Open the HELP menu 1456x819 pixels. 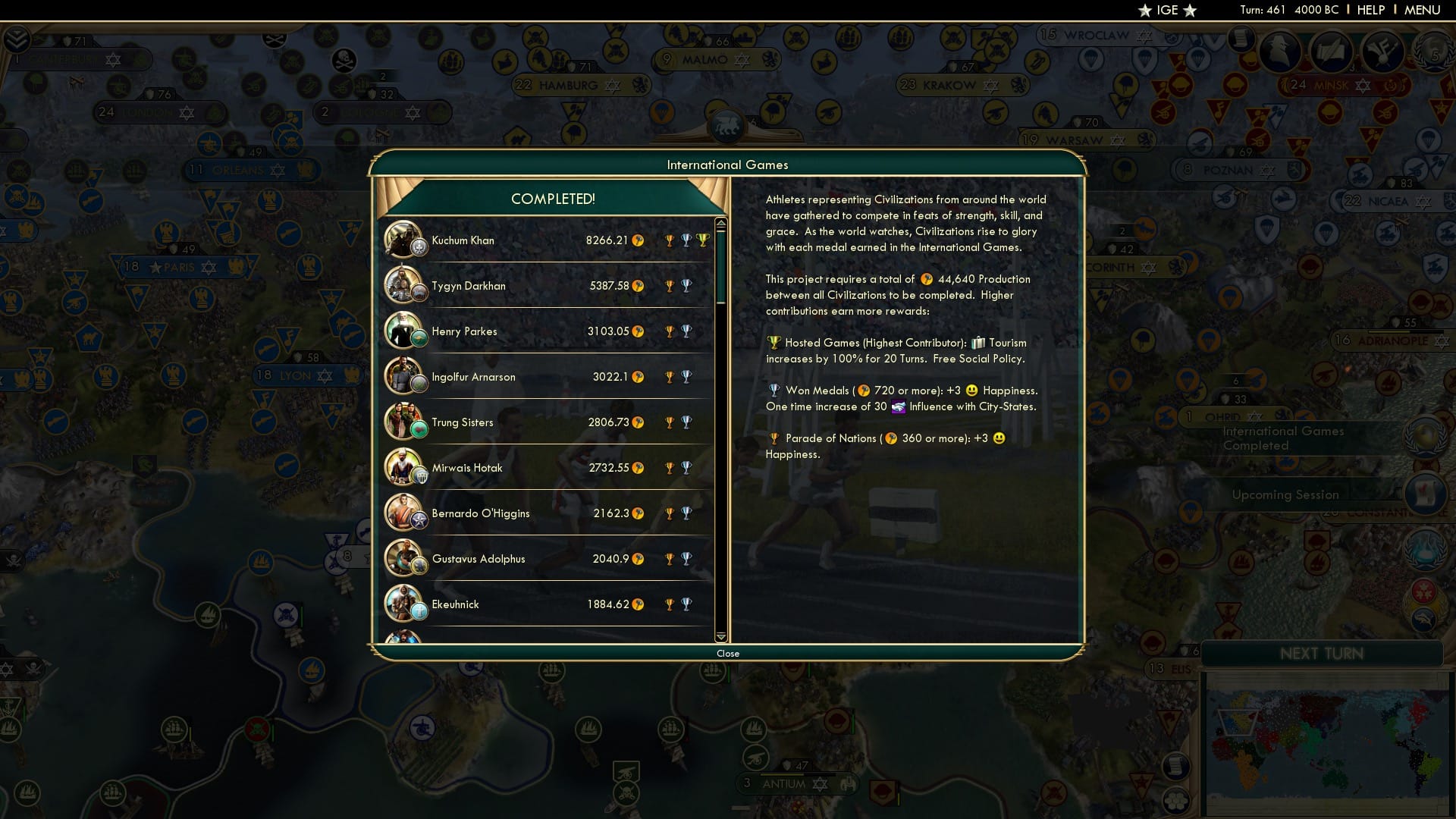[x=1370, y=10]
